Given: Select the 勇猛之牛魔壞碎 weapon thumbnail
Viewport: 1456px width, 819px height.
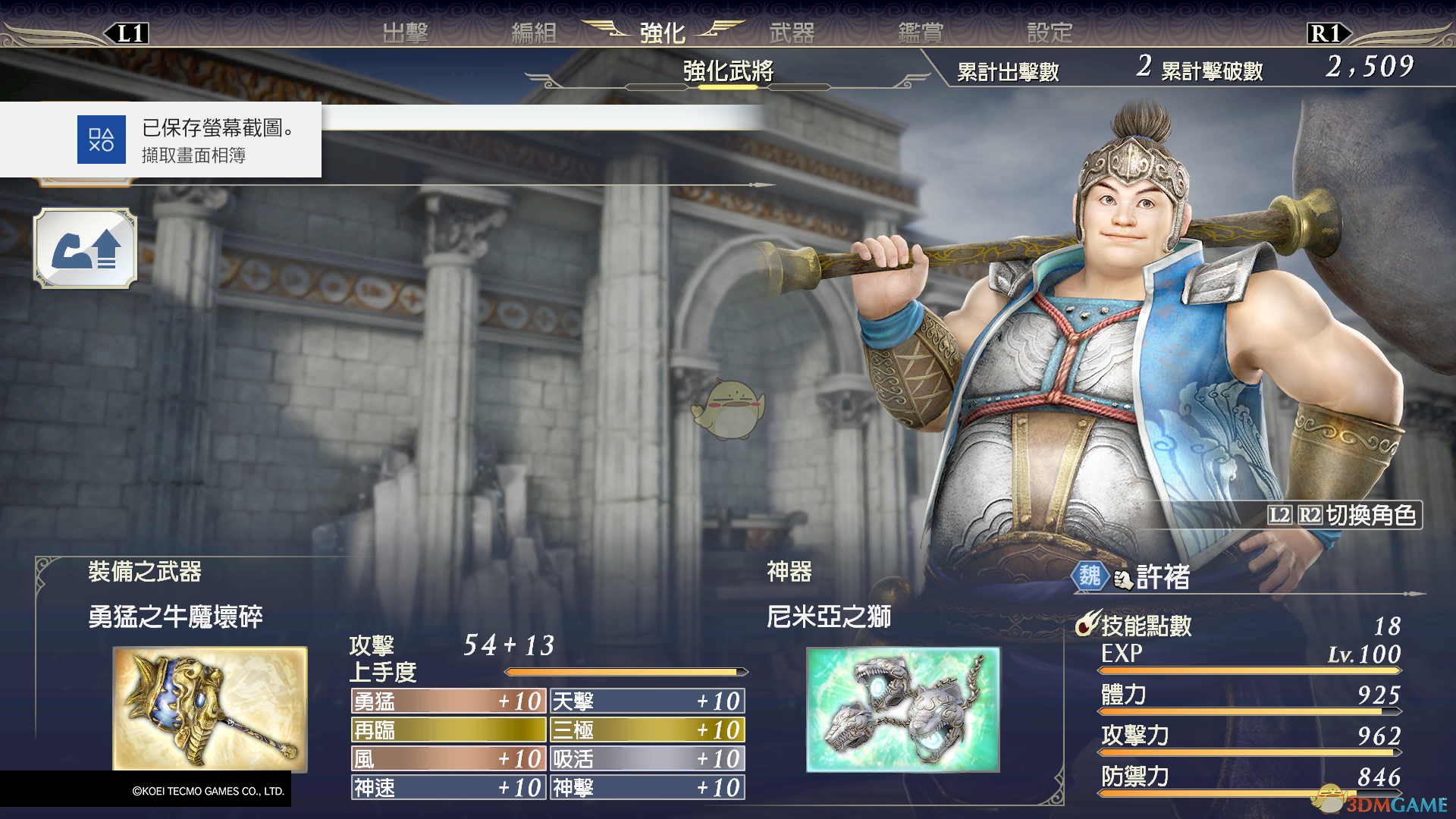Looking at the screenshot, I should pyautogui.click(x=210, y=708).
